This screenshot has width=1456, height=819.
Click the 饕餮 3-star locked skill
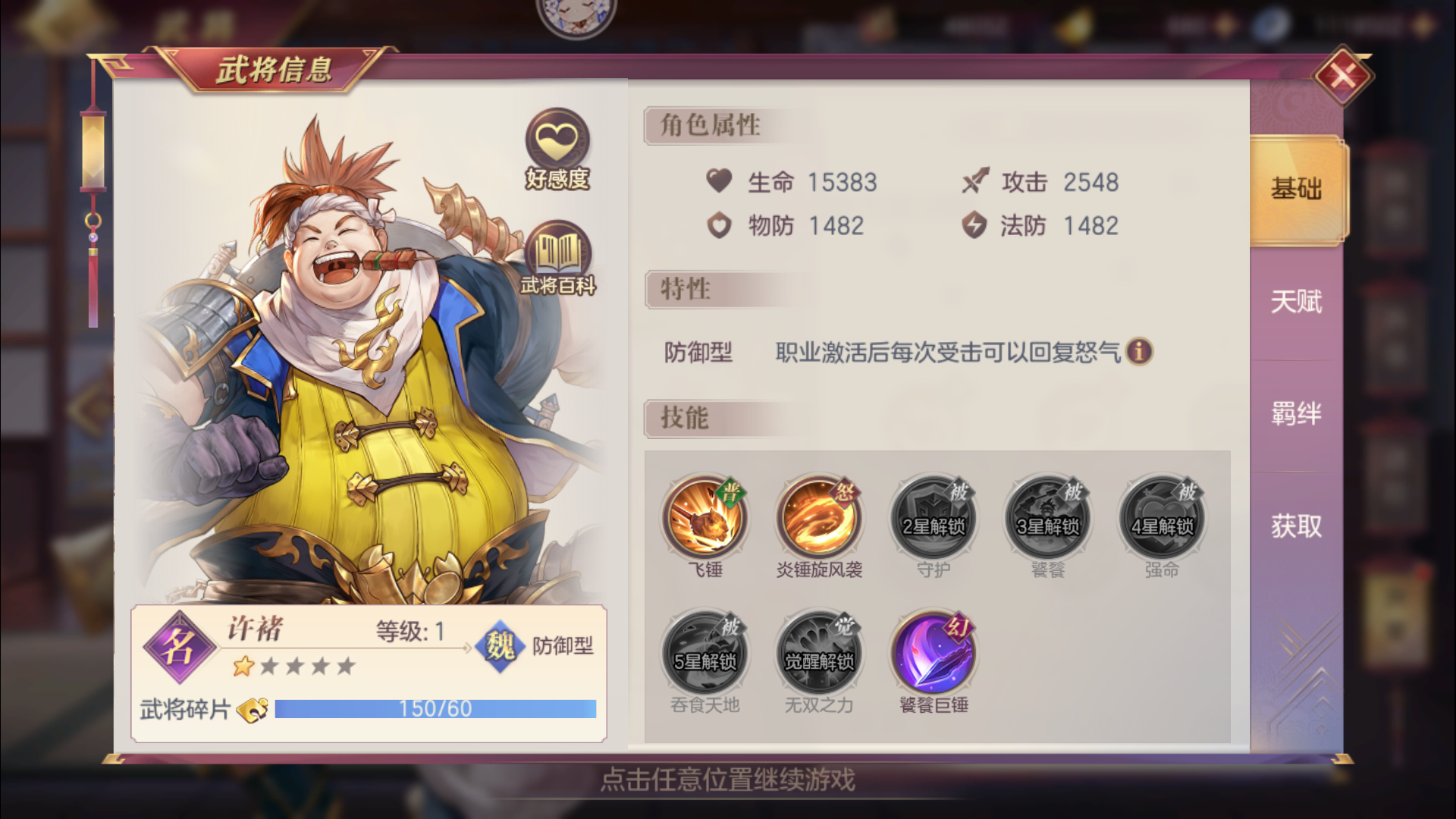pos(1046,518)
